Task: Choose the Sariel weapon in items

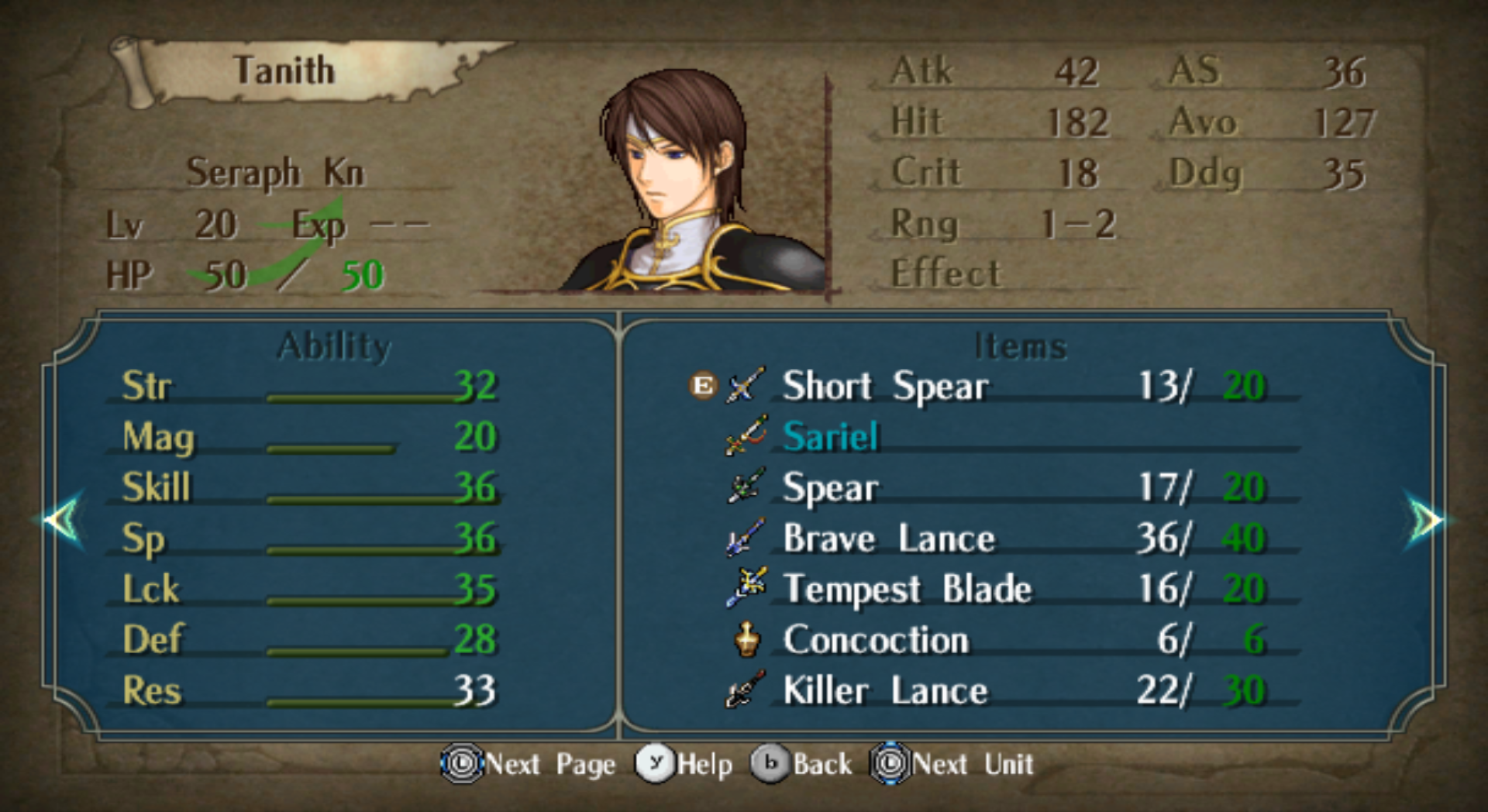Action: [x=830, y=437]
